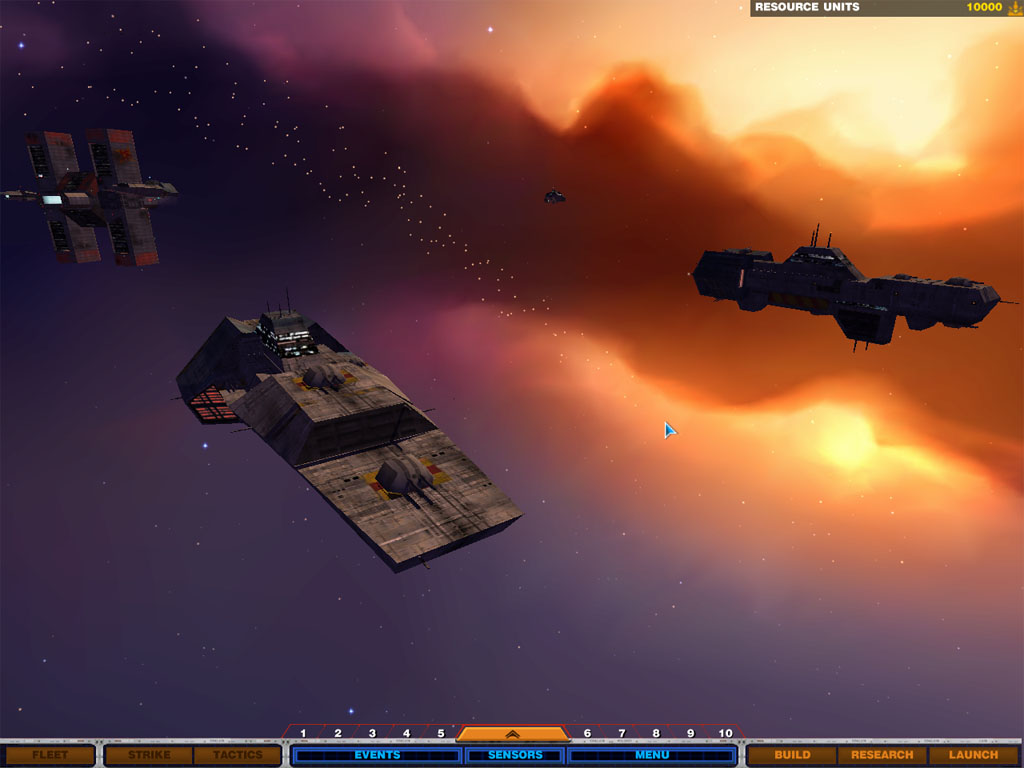Screen dimensions: 1024x768
Task: Select control group 3
Action: (372, 734)
